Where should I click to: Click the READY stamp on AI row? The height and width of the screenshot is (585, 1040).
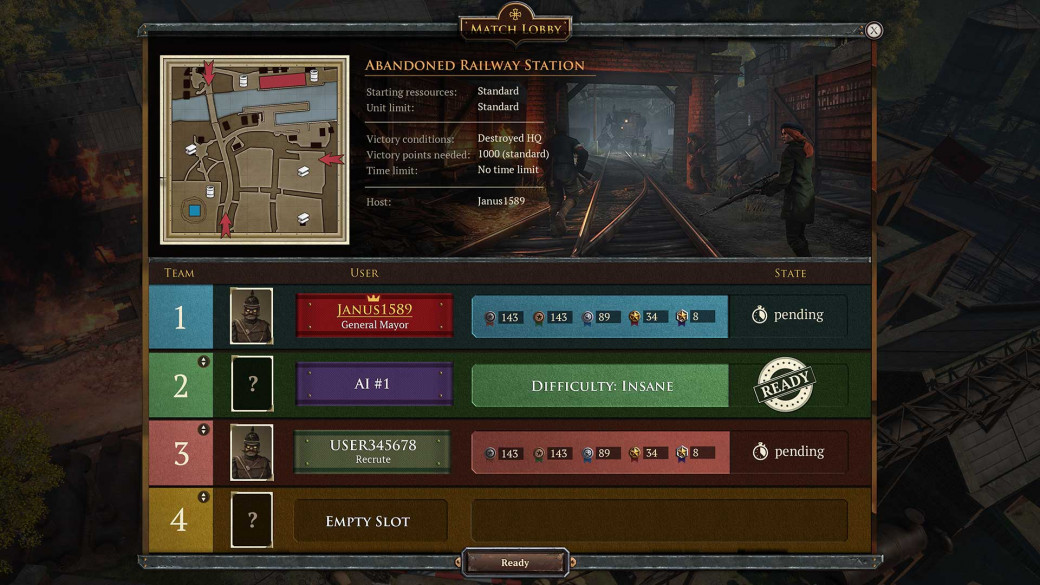pyautogui.click(x=785, y=386)
